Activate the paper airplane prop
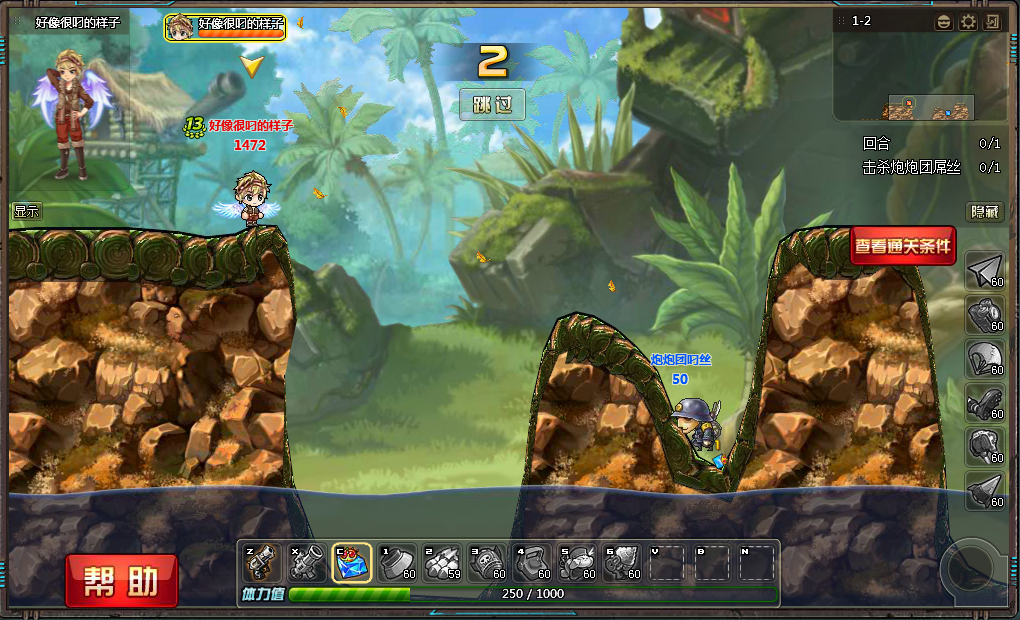 click(985, 270)
